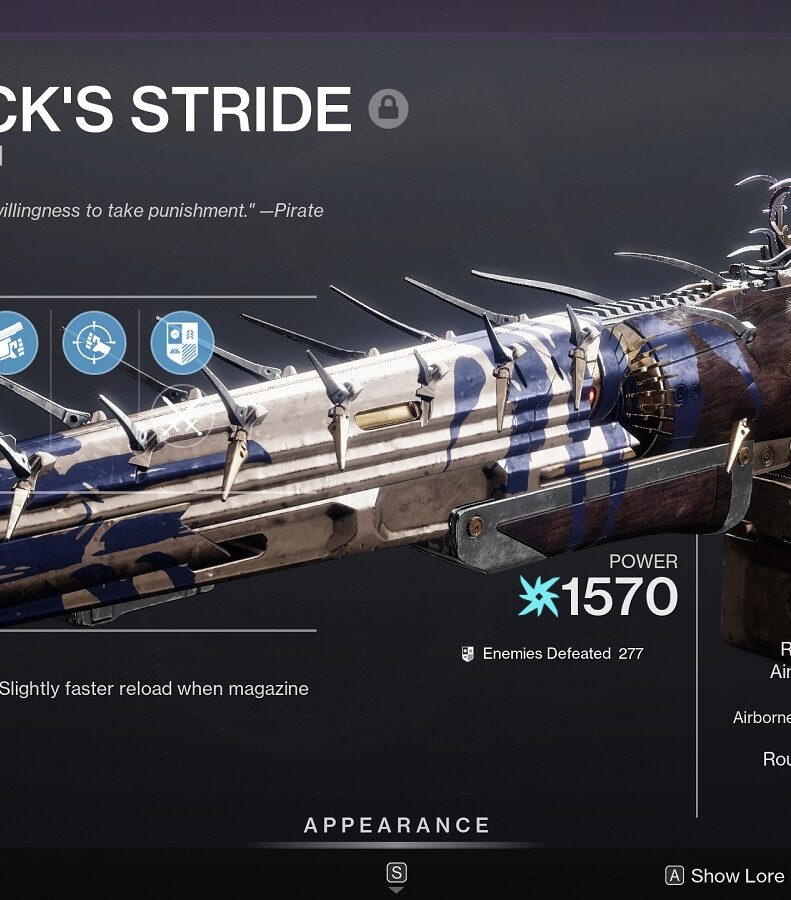
Task: Select the shield emblem tracker perk
Action: coord(182,343)
